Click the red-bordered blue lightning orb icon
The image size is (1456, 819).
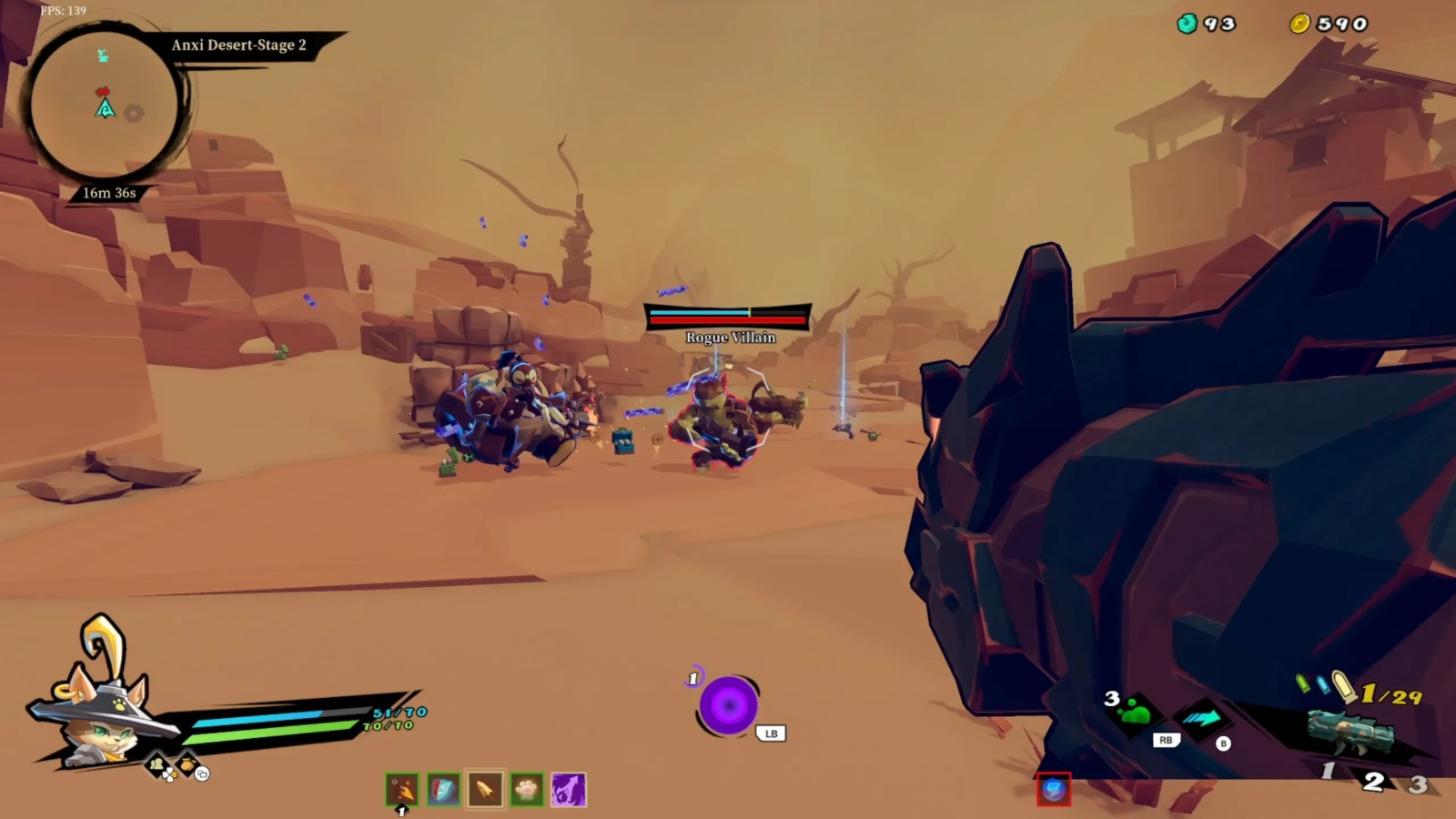(1054, 789)
